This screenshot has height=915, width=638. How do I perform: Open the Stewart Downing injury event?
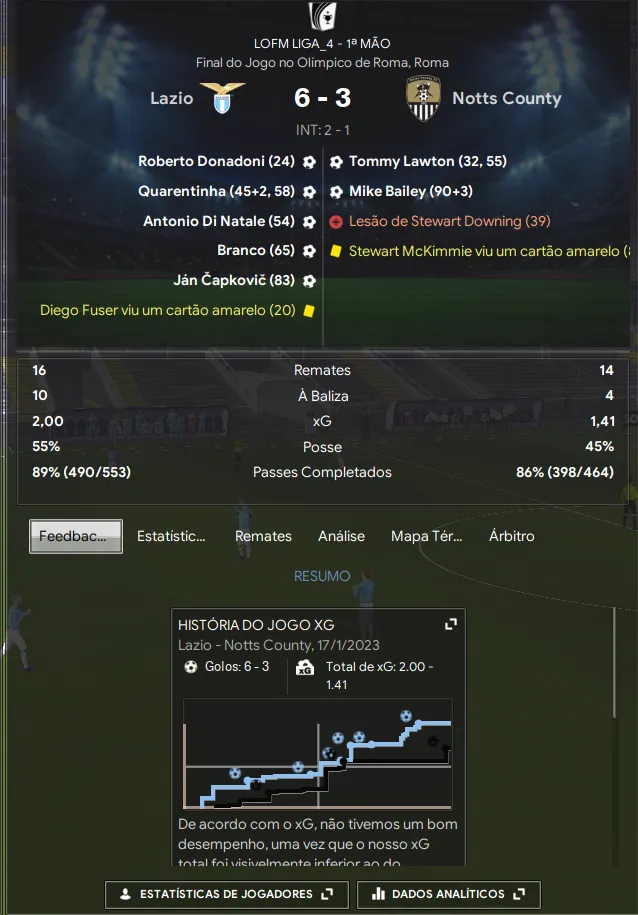pos(449,221)
